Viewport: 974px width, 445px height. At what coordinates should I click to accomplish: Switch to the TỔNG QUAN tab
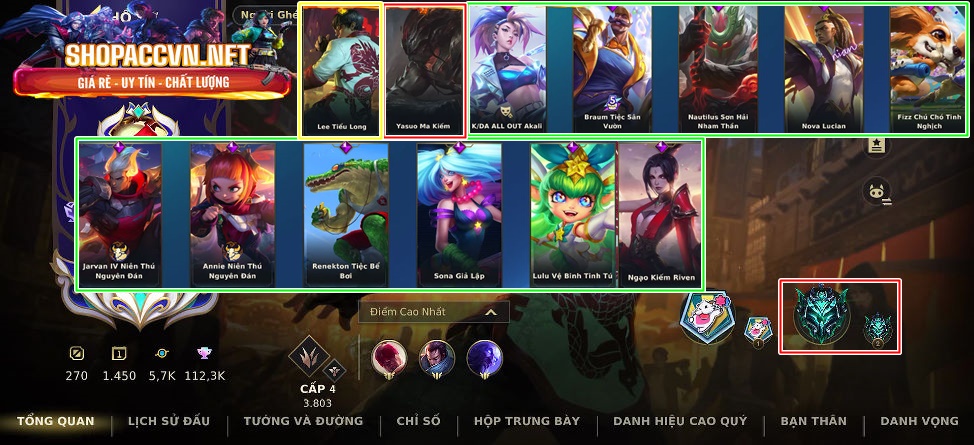(56, 421)
